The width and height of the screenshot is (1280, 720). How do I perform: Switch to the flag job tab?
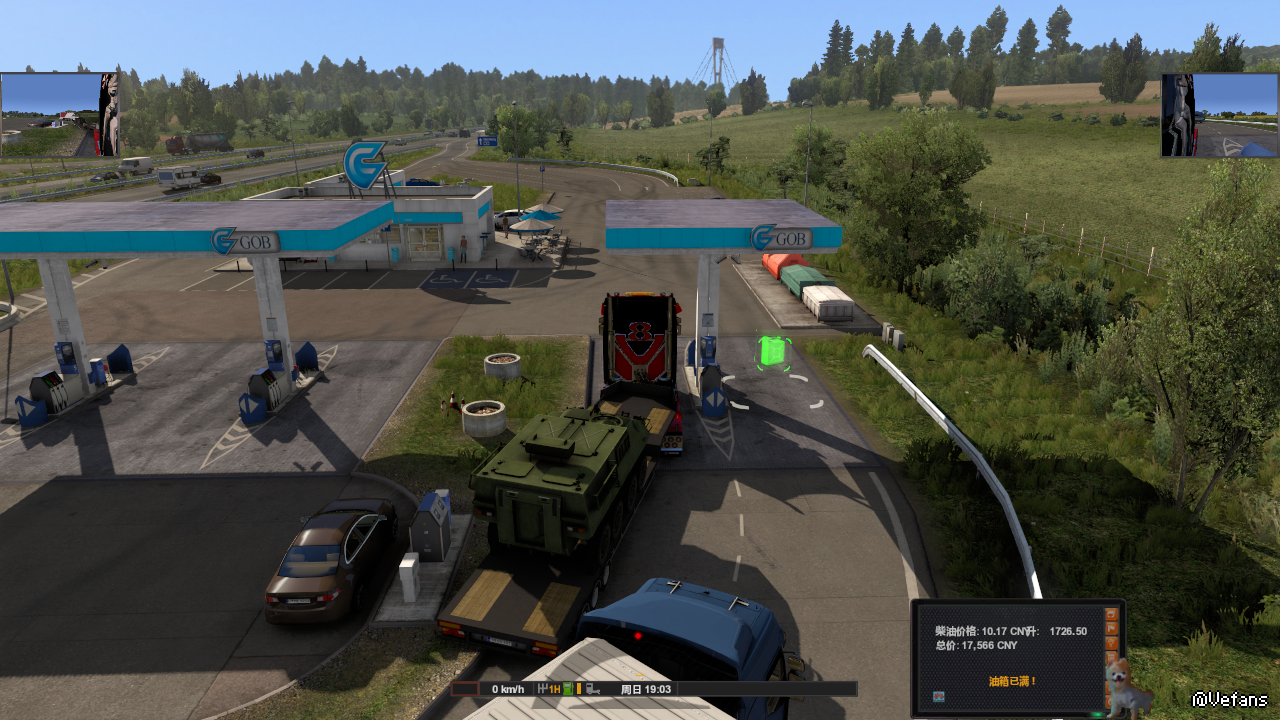coord(1111,629)
